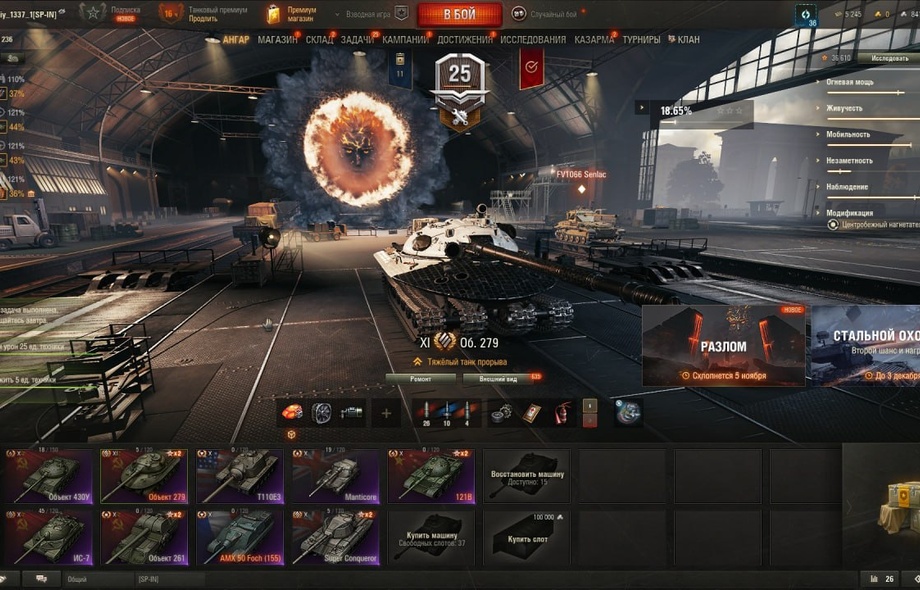The height and width of the screenshot is (590, 920).
Task: Open the РАЗЛОМ event banner
Action: (723, 346)
